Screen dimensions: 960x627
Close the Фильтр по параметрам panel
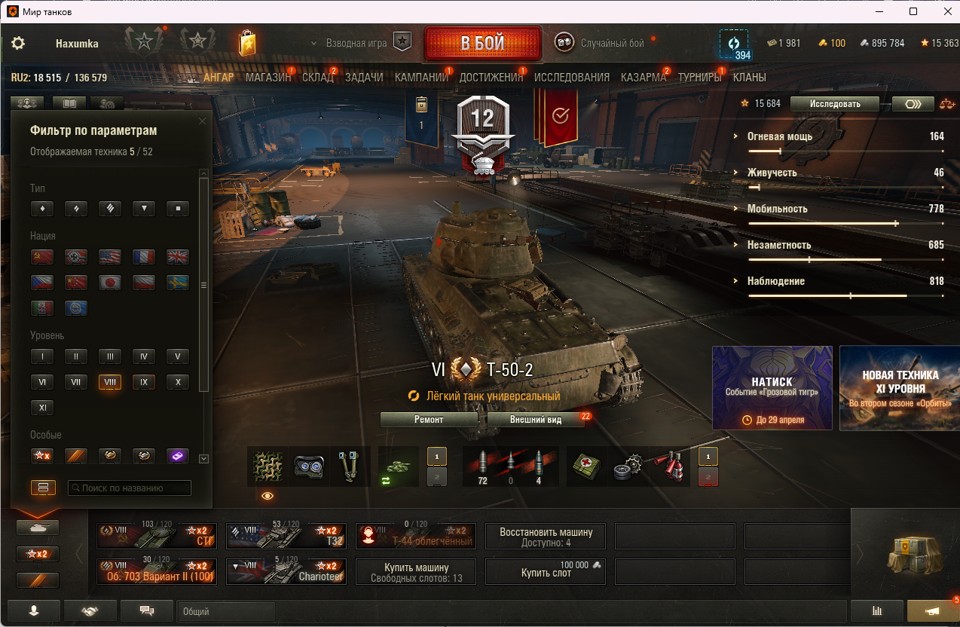(x=202, y=121)
